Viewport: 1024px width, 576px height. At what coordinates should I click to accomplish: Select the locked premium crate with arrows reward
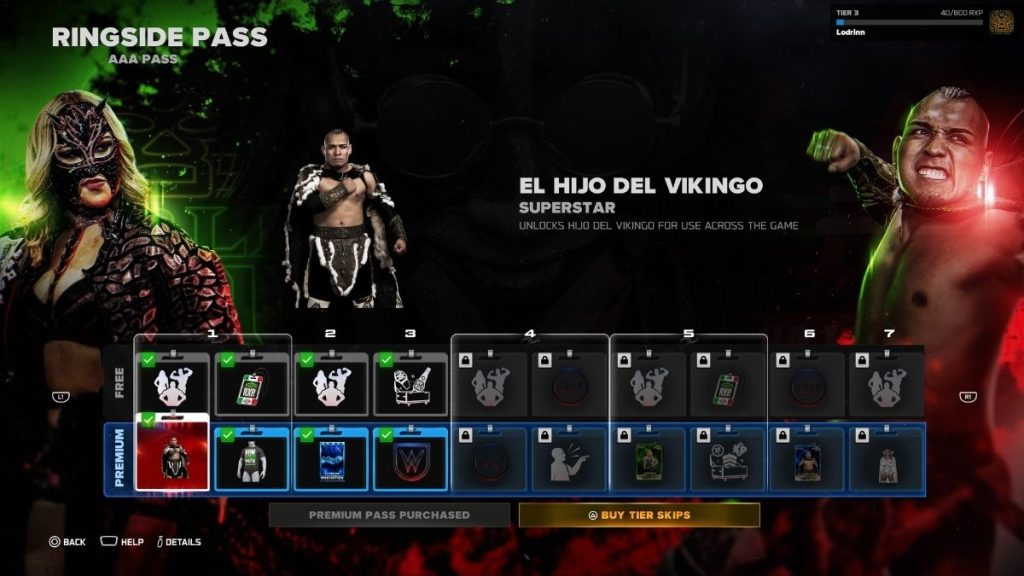[727, 460]
